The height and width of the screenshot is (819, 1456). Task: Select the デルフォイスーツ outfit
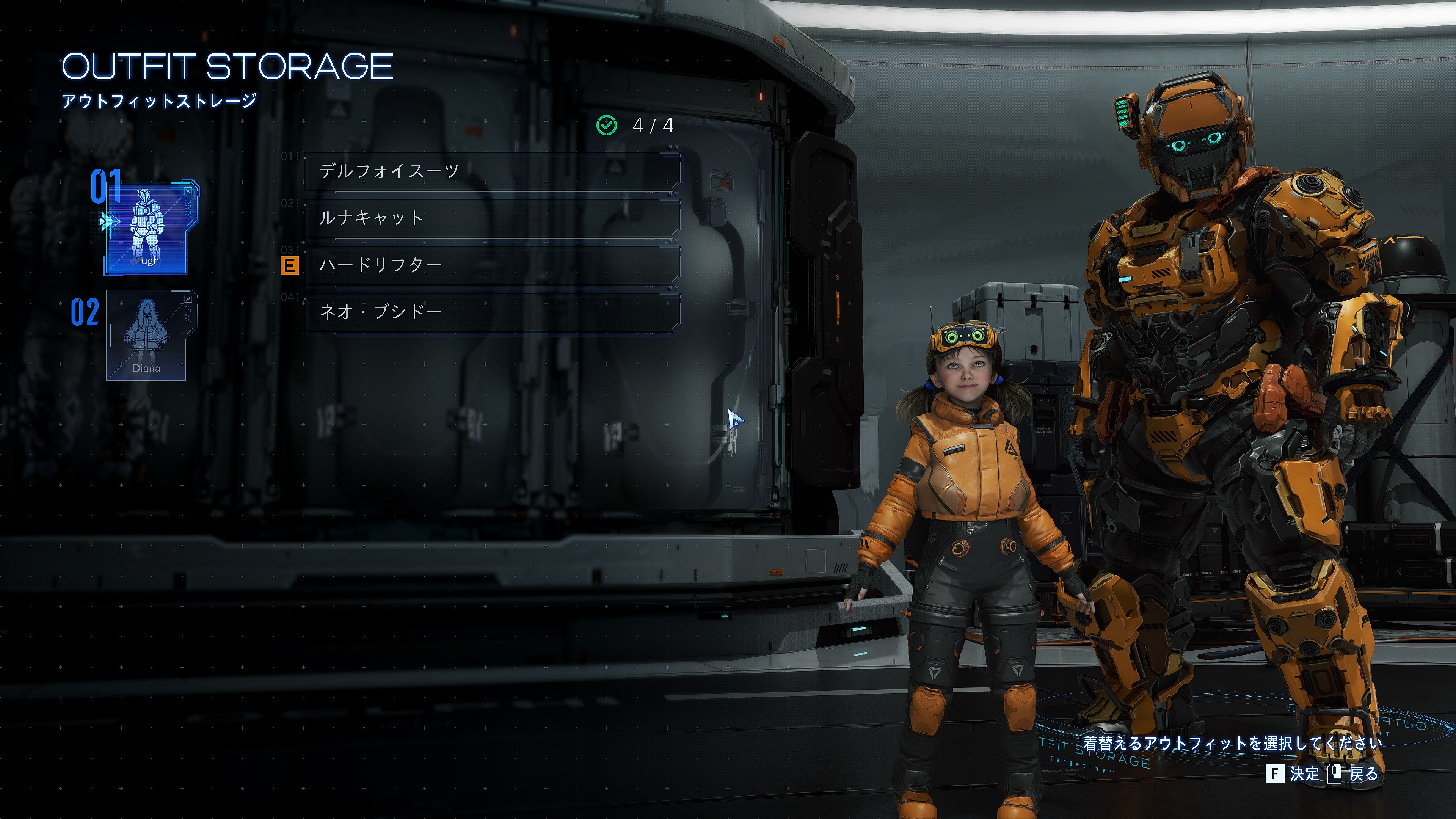click(x=491, y=171)
